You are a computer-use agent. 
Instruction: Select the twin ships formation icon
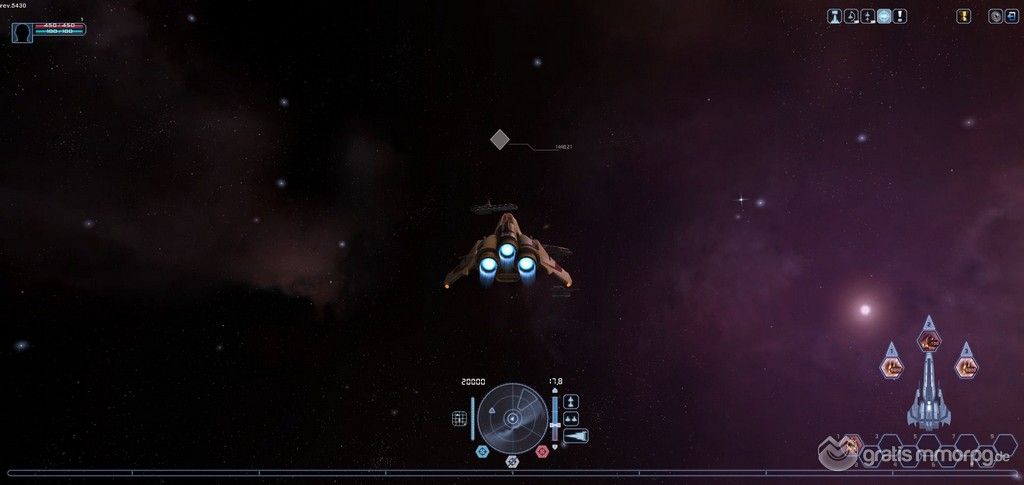pyautogui.click(x=571, y=419)
